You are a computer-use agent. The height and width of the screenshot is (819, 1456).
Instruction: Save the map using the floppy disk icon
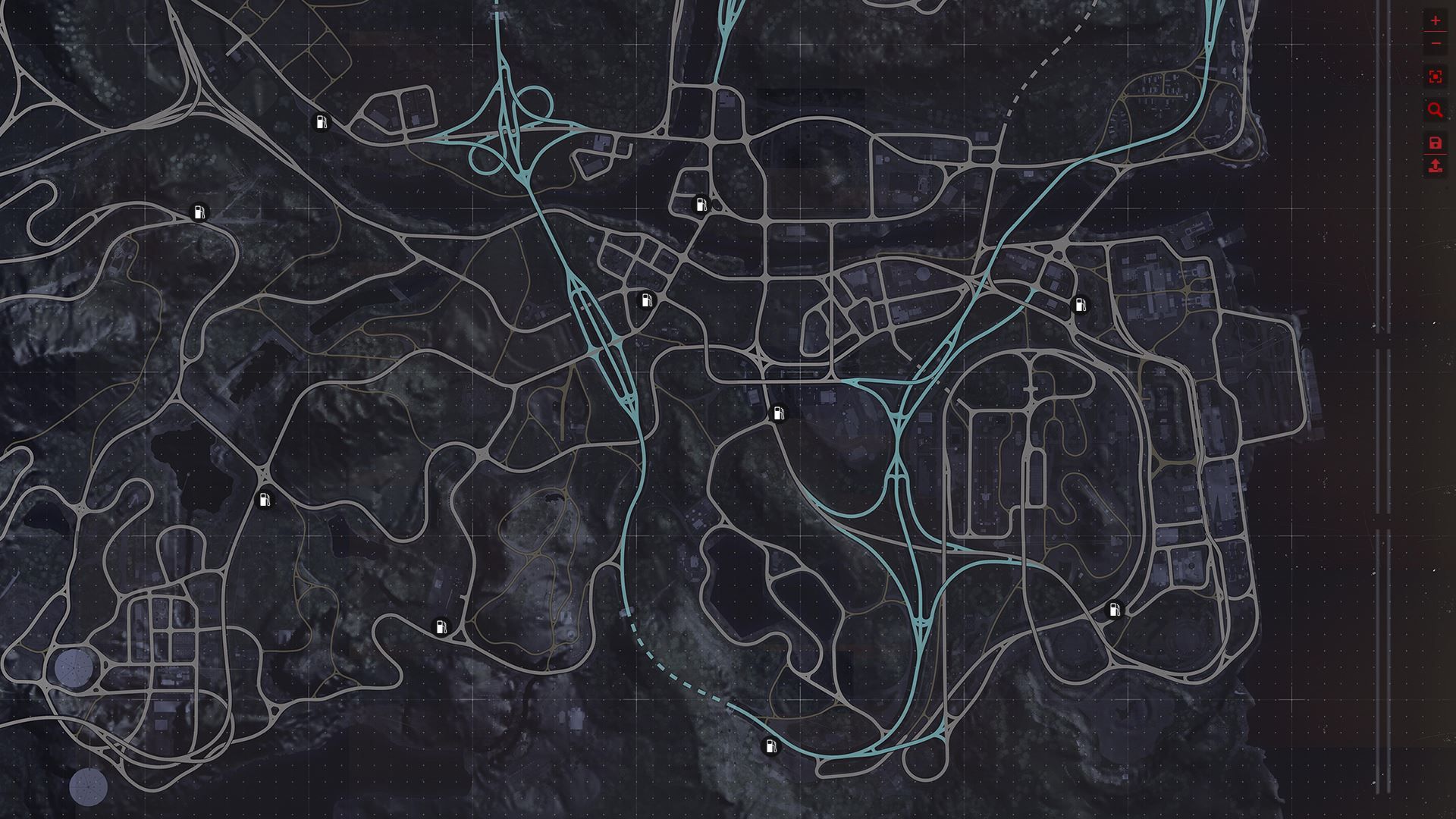[1435, 143]
